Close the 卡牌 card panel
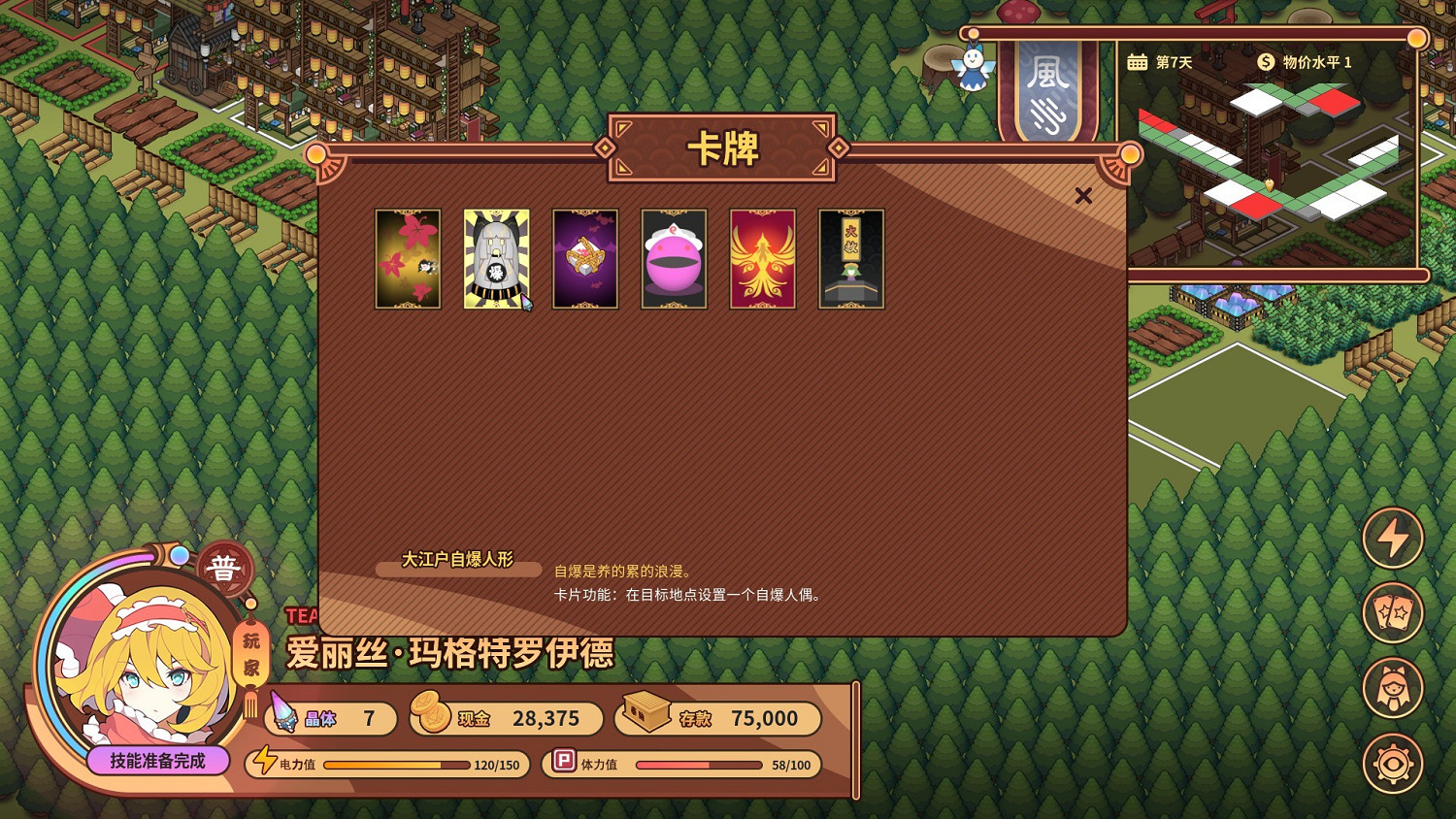Image resolution: width=1456 pixels, height=819 pixels. coord(1084,195)
